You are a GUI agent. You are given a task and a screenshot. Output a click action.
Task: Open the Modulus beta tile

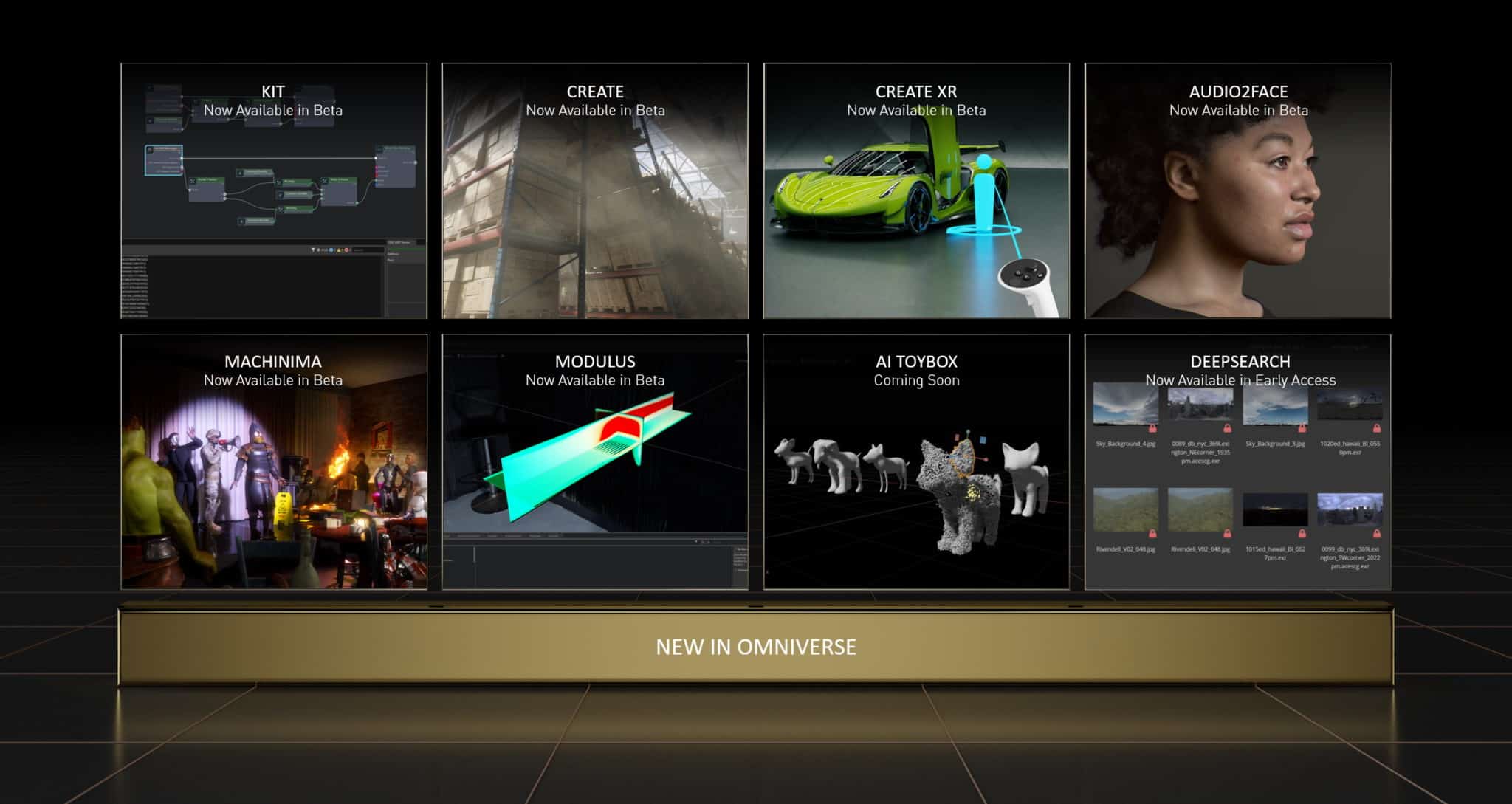click(x=595, y=461)
